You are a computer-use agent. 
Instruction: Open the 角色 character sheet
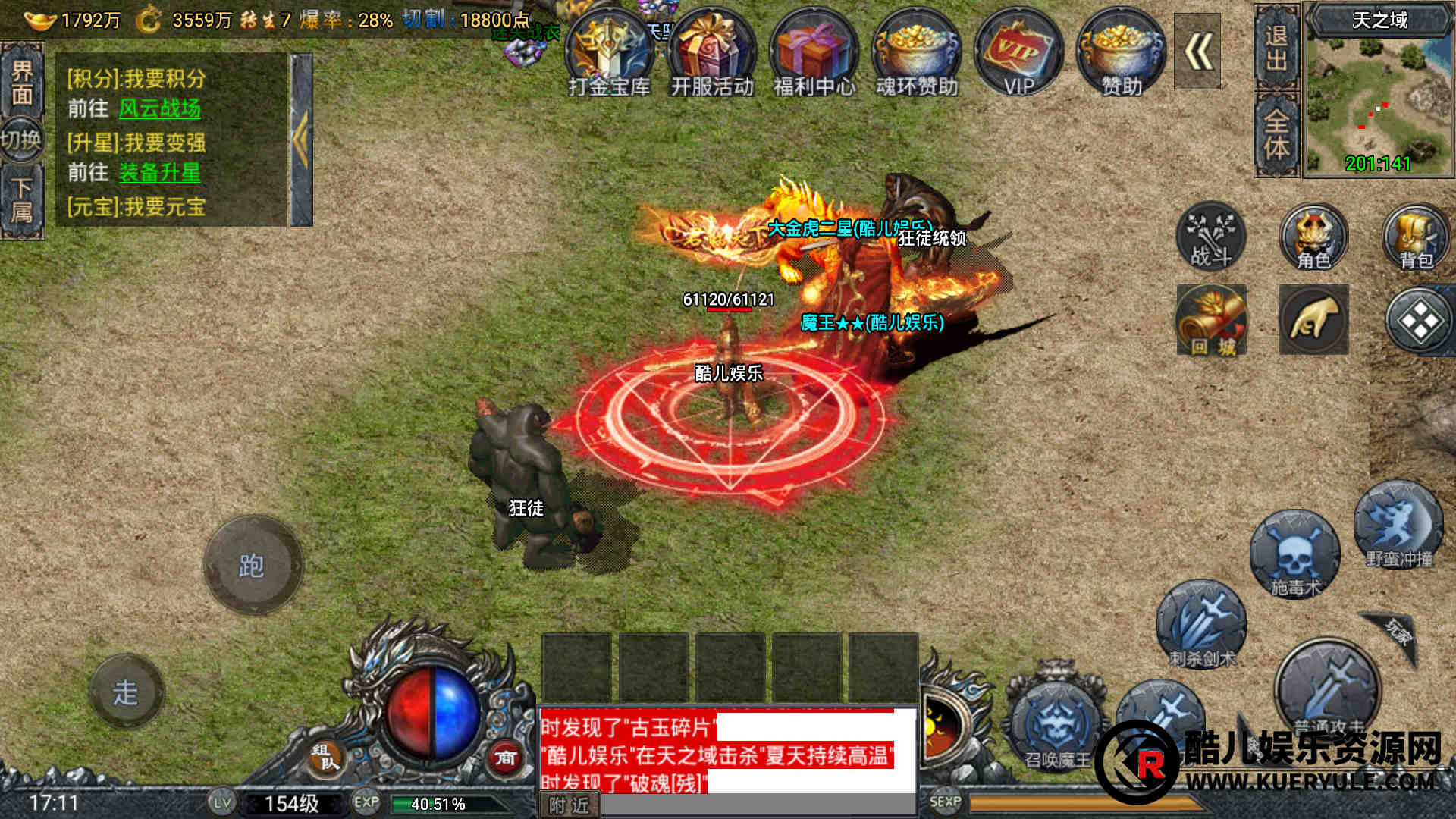1313,237
